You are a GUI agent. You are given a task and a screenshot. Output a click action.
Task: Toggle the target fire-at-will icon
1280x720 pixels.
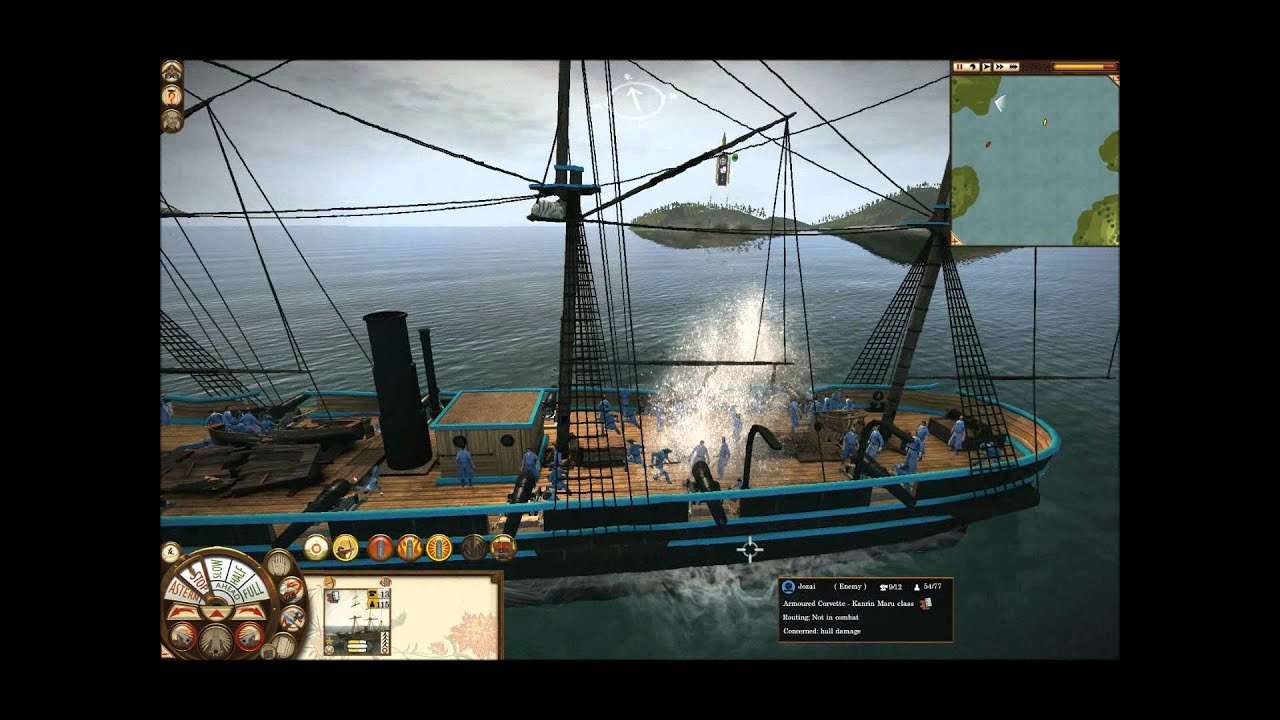[316, 547]
